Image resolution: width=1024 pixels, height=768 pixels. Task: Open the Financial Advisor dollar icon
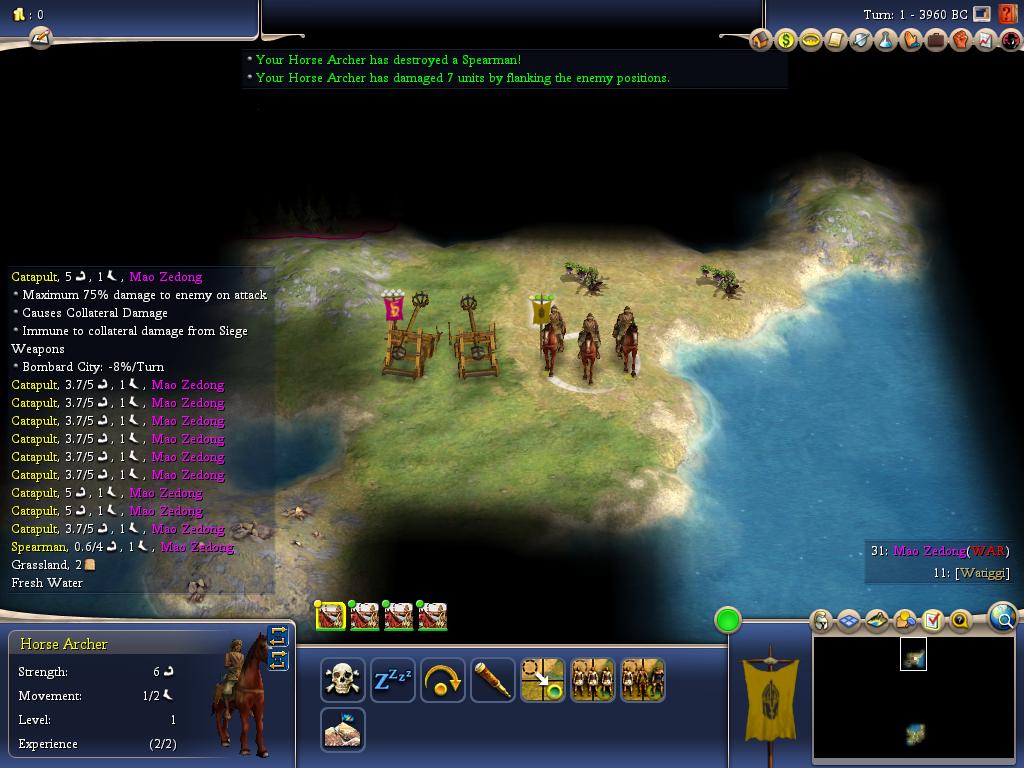tap(786, 41)
